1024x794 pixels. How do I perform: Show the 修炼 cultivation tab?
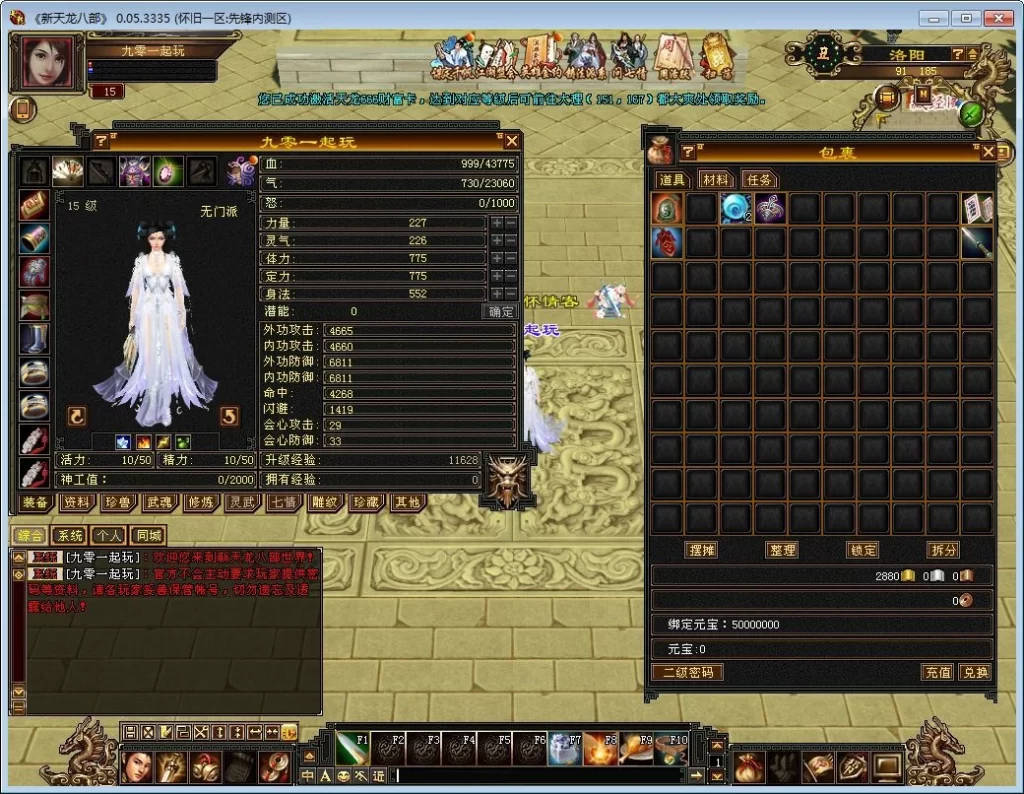pos(201,503)
